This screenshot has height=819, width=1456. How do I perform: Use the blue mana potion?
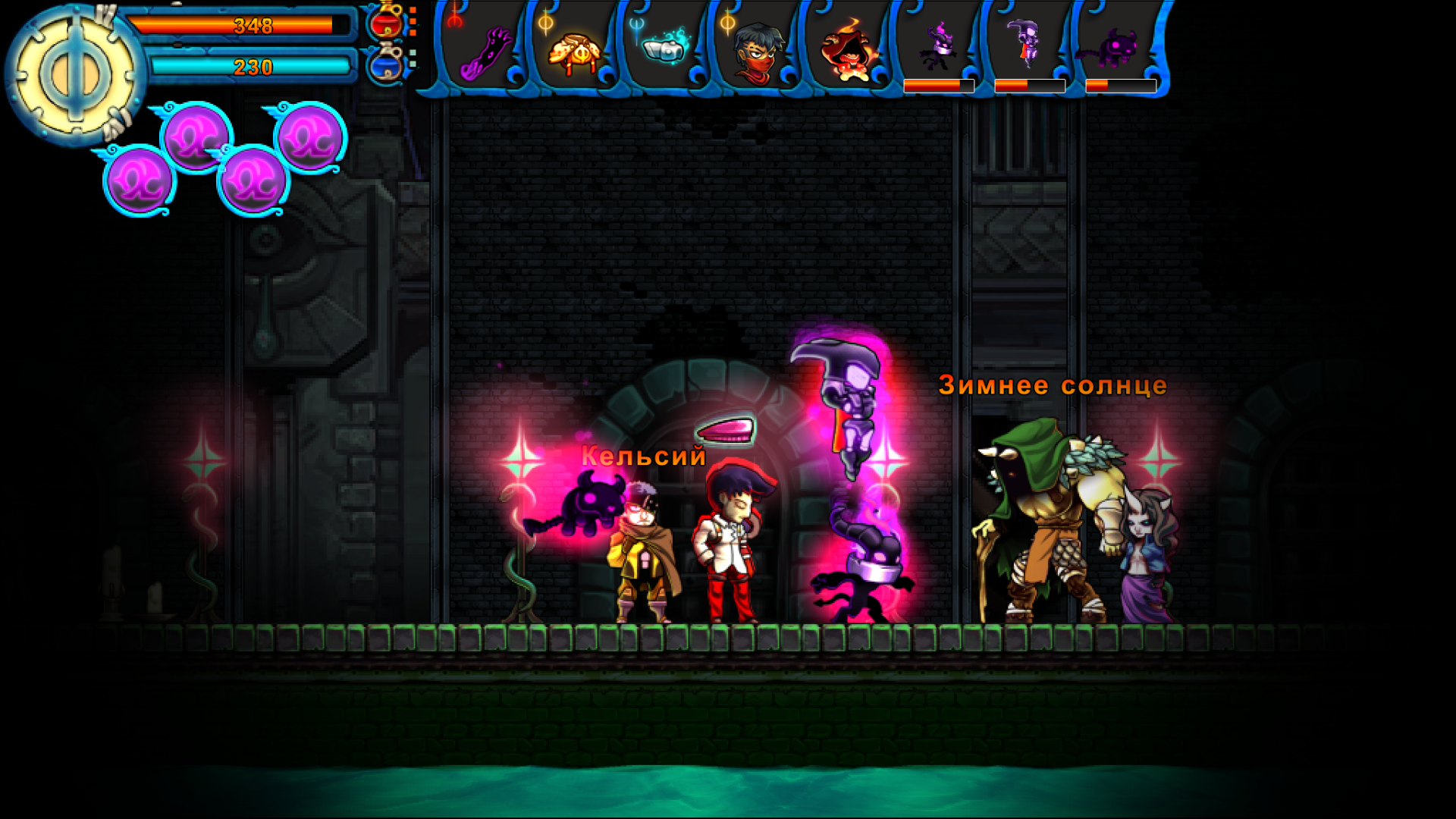click(386, 63)
